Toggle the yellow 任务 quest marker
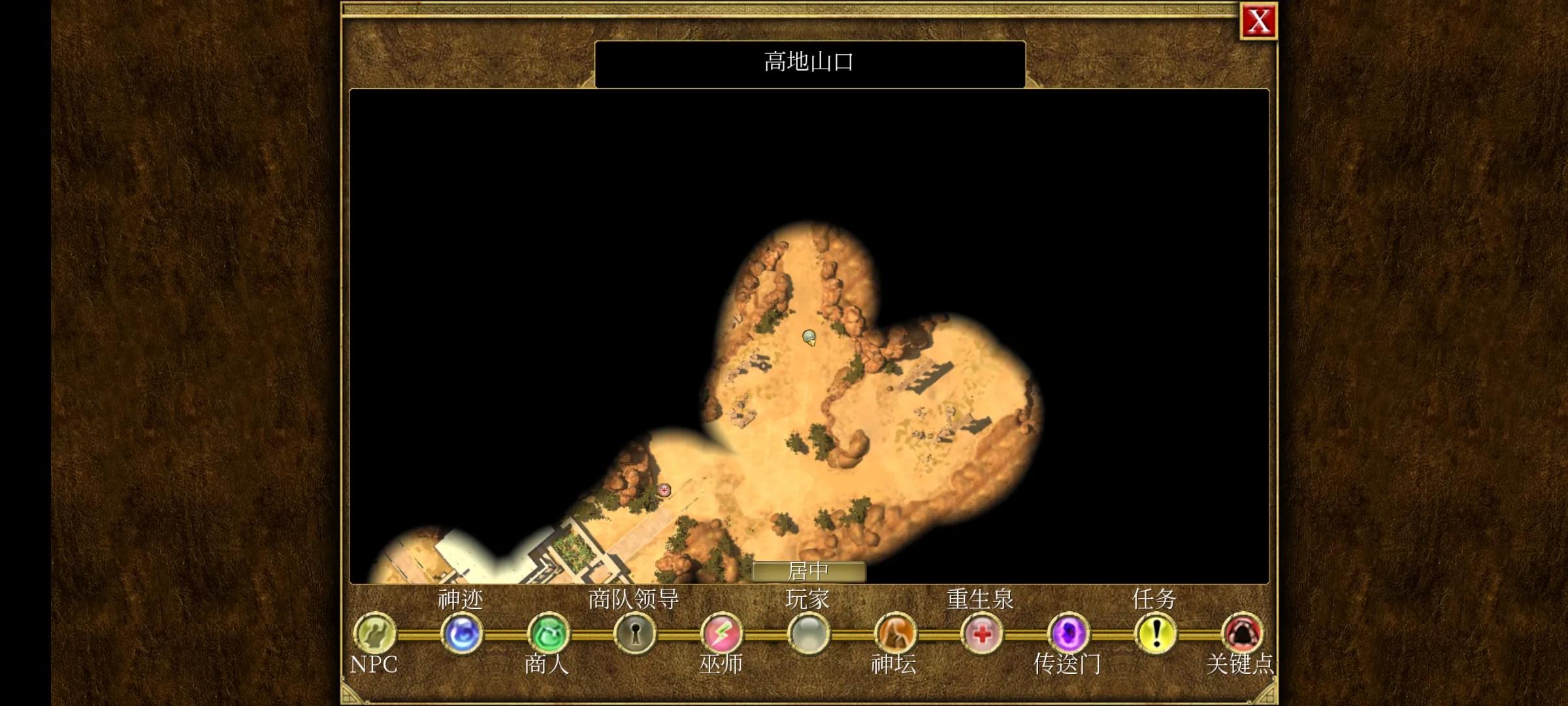This screenshot has height=706, width=1568. point(1156,633)
